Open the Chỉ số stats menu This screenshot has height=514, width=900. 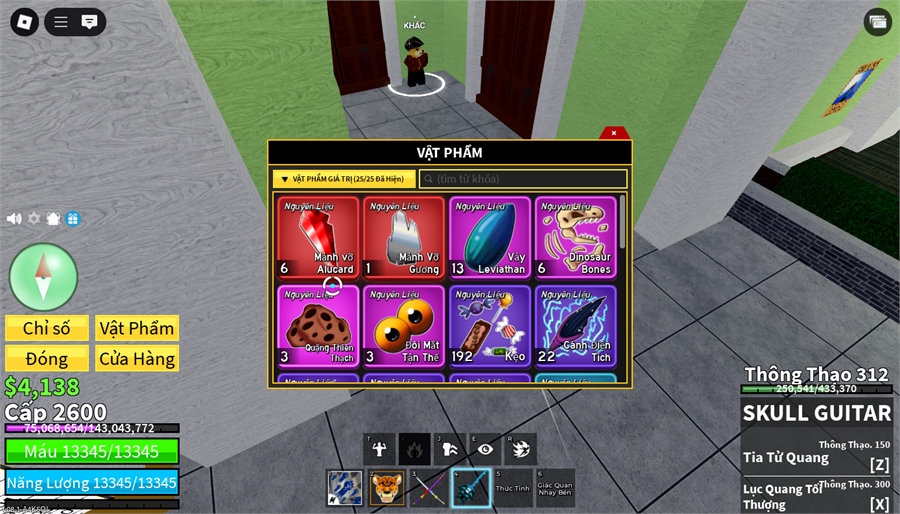(x=46, y=329)
